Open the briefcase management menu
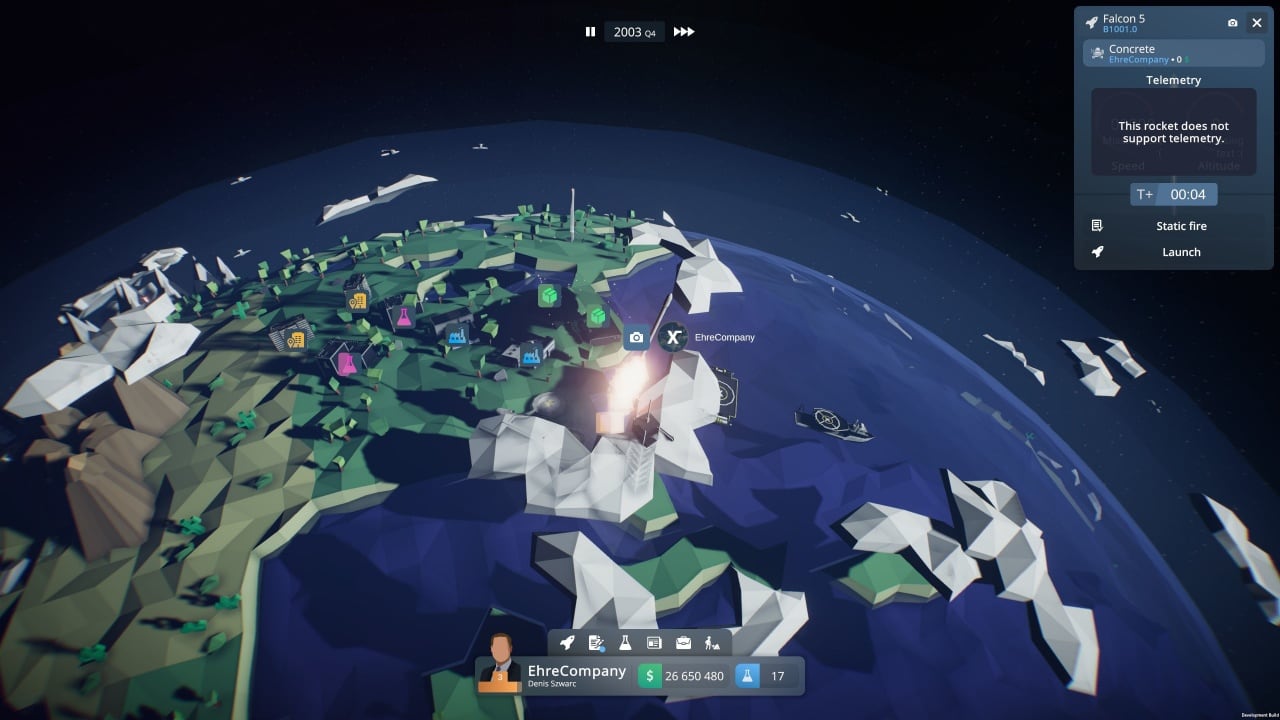The width and height of the screenshot is (1280, 720). click(683, 643)
